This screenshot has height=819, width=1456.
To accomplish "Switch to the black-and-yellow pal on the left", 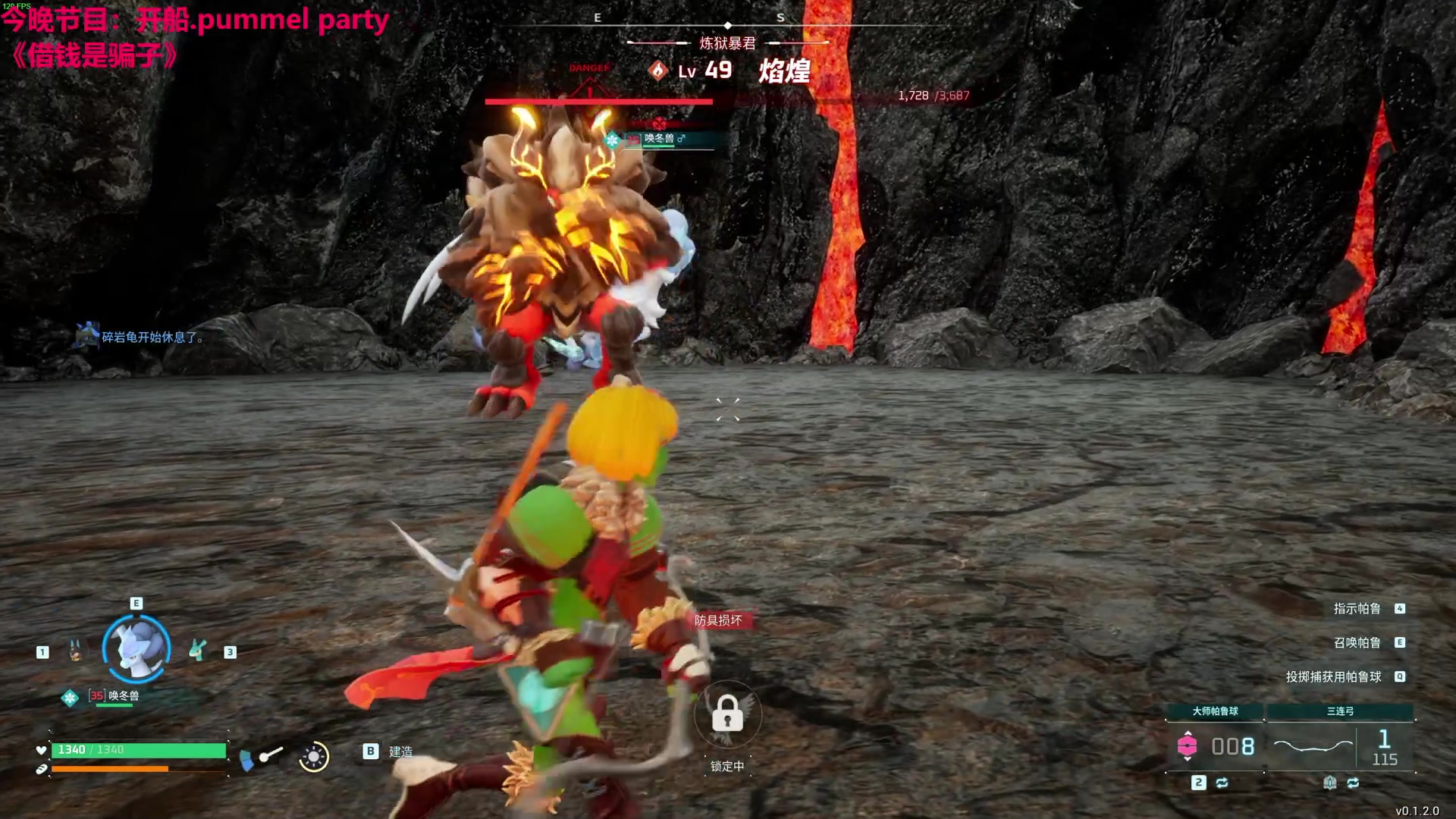I will point(75,651).
